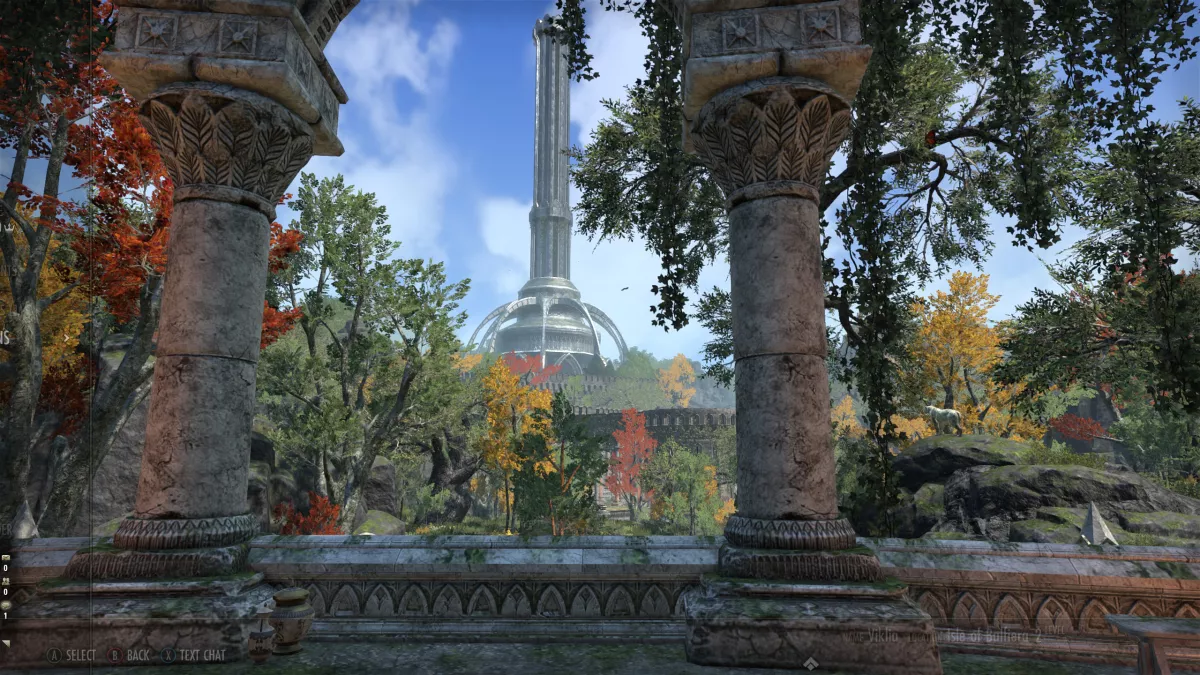Open the chat speech bubble icon

6,605
